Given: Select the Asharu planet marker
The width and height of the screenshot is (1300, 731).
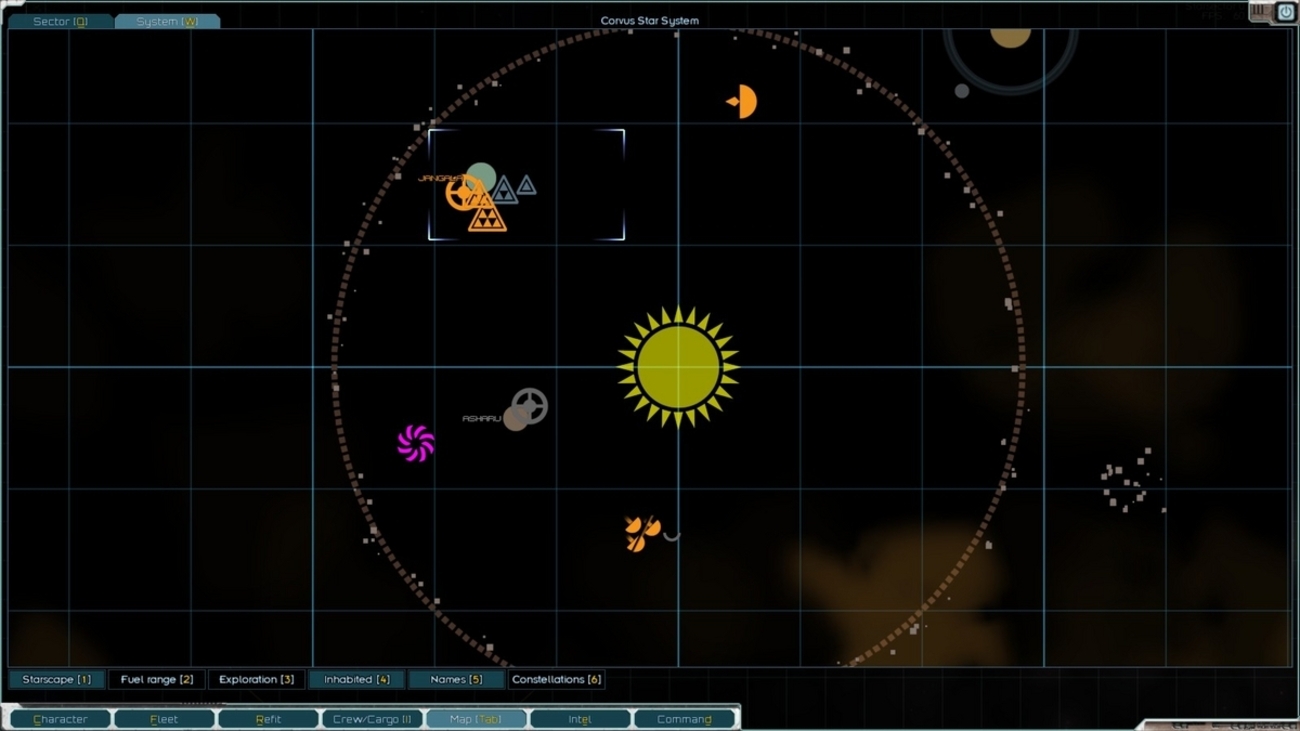Looking at the screenshot, I should point(515,418).
